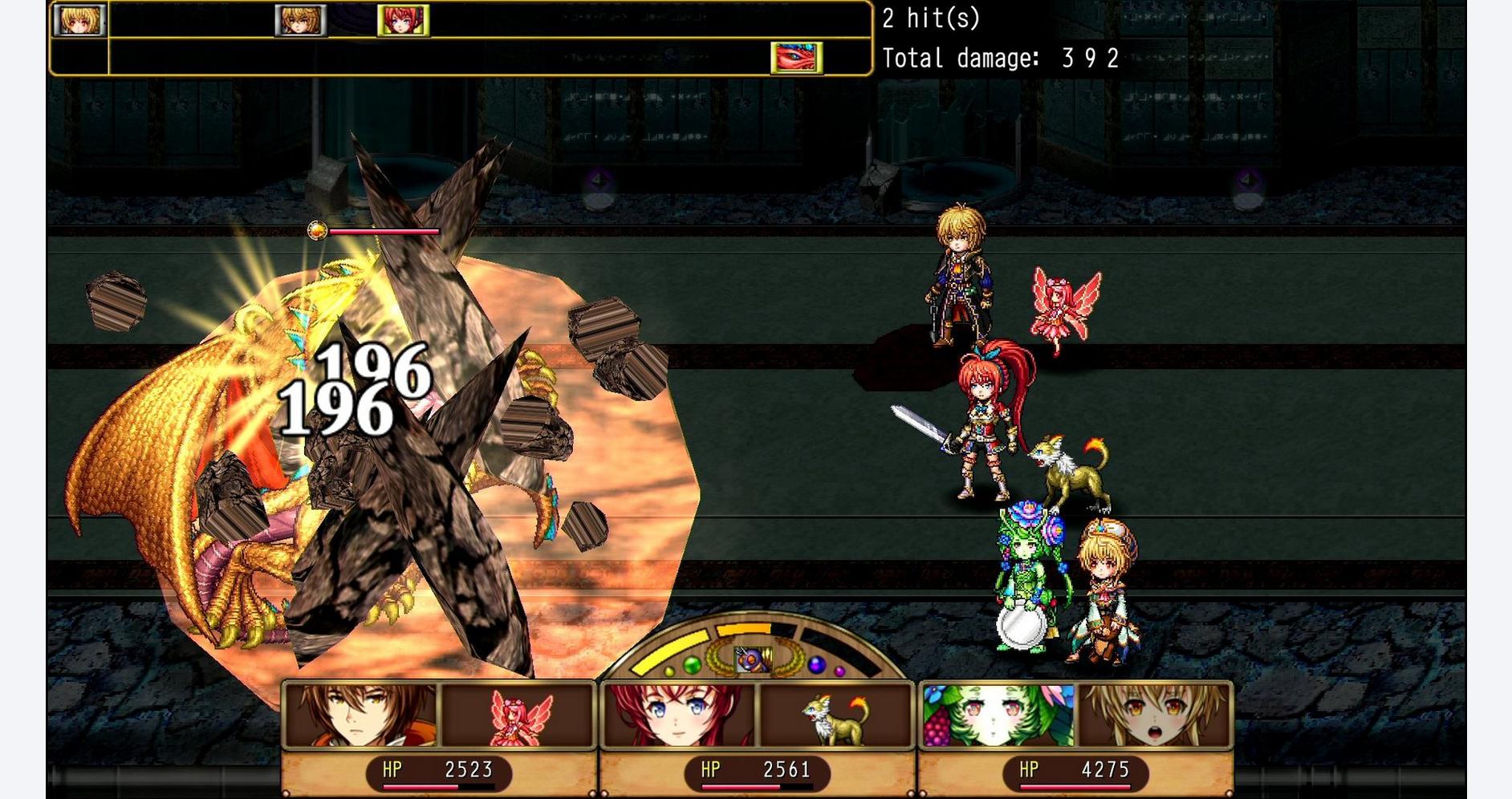Click the small yellow orb on the gauge

tap(669, 671)
